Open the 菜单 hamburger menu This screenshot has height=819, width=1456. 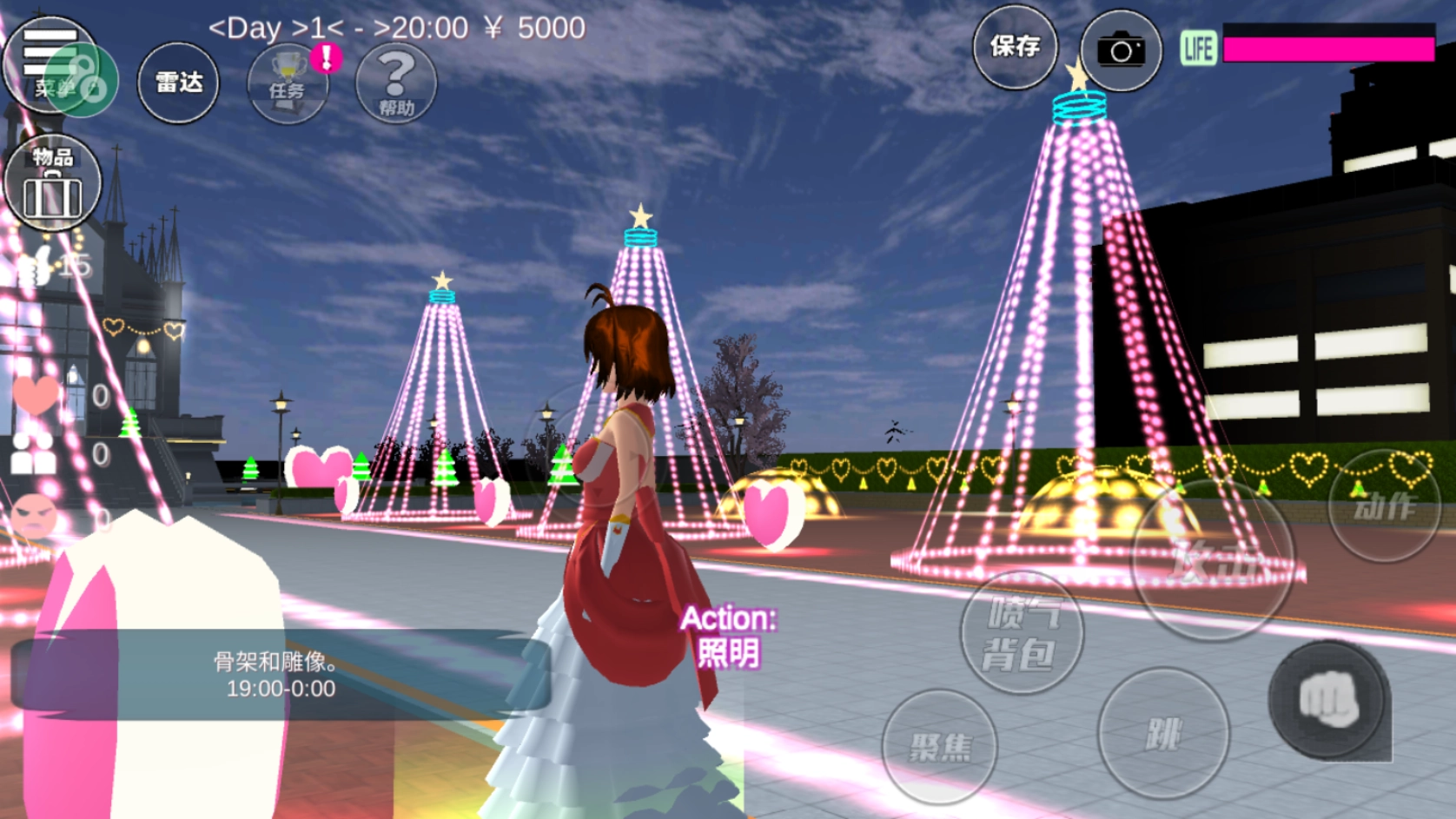tap(50, 63)
